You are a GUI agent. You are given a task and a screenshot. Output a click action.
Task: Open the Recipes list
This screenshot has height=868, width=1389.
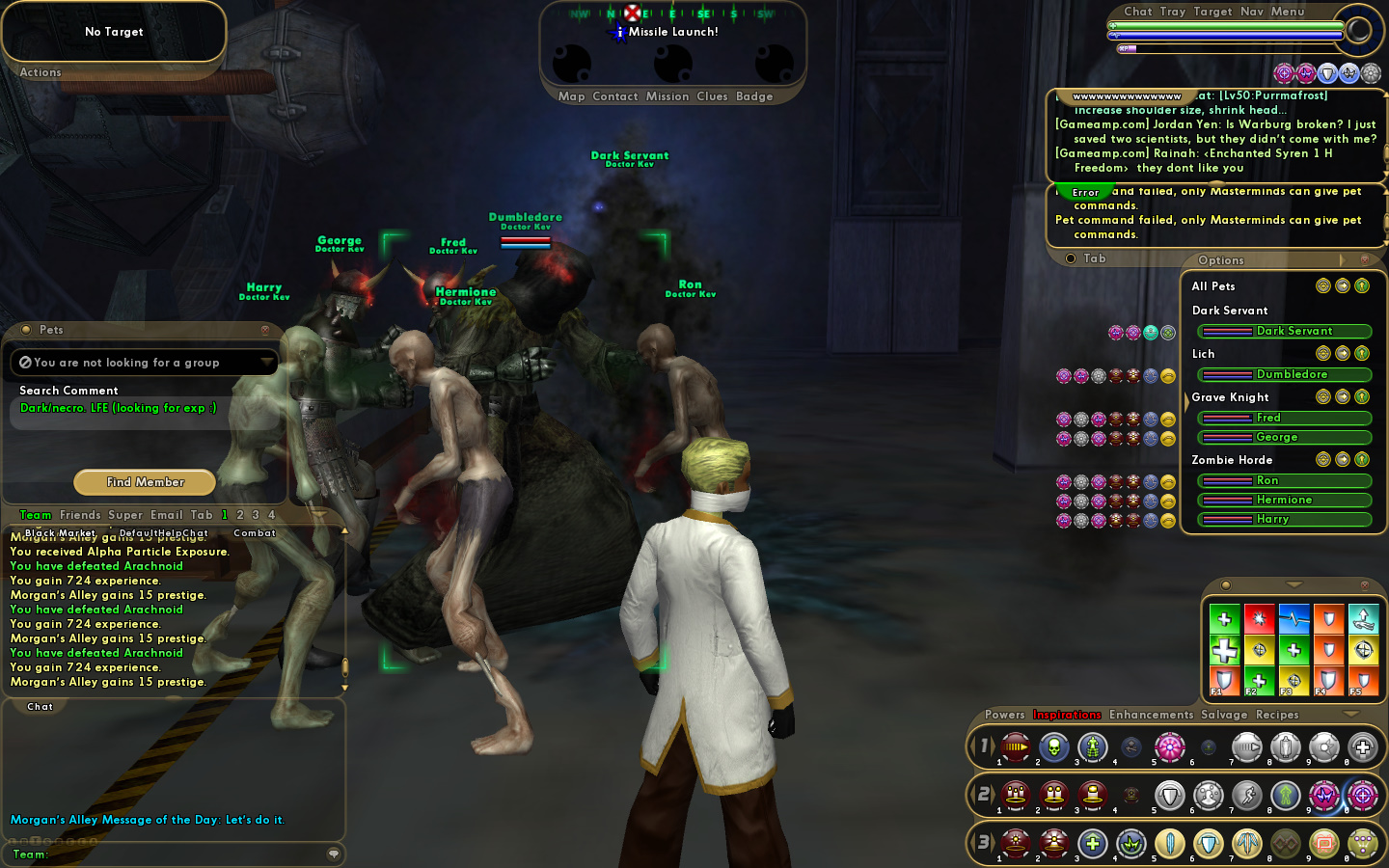click(1277, 715)
